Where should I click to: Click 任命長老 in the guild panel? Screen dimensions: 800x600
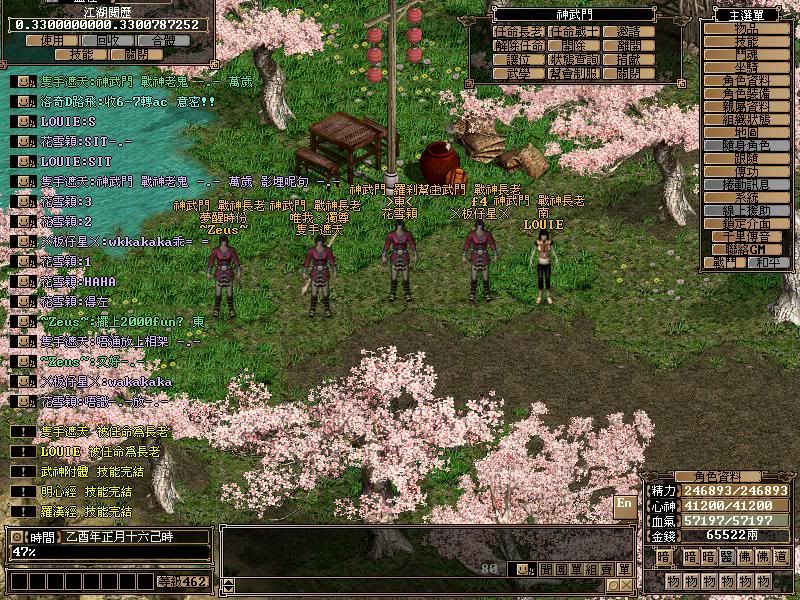(519, 32)
